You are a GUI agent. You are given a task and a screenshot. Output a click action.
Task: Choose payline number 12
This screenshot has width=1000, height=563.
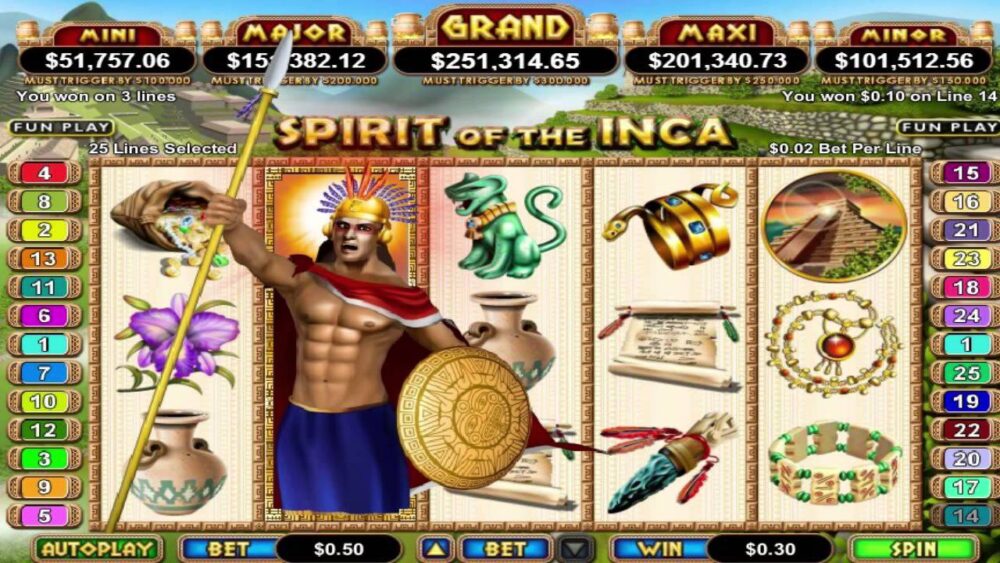tap(44, 430)
